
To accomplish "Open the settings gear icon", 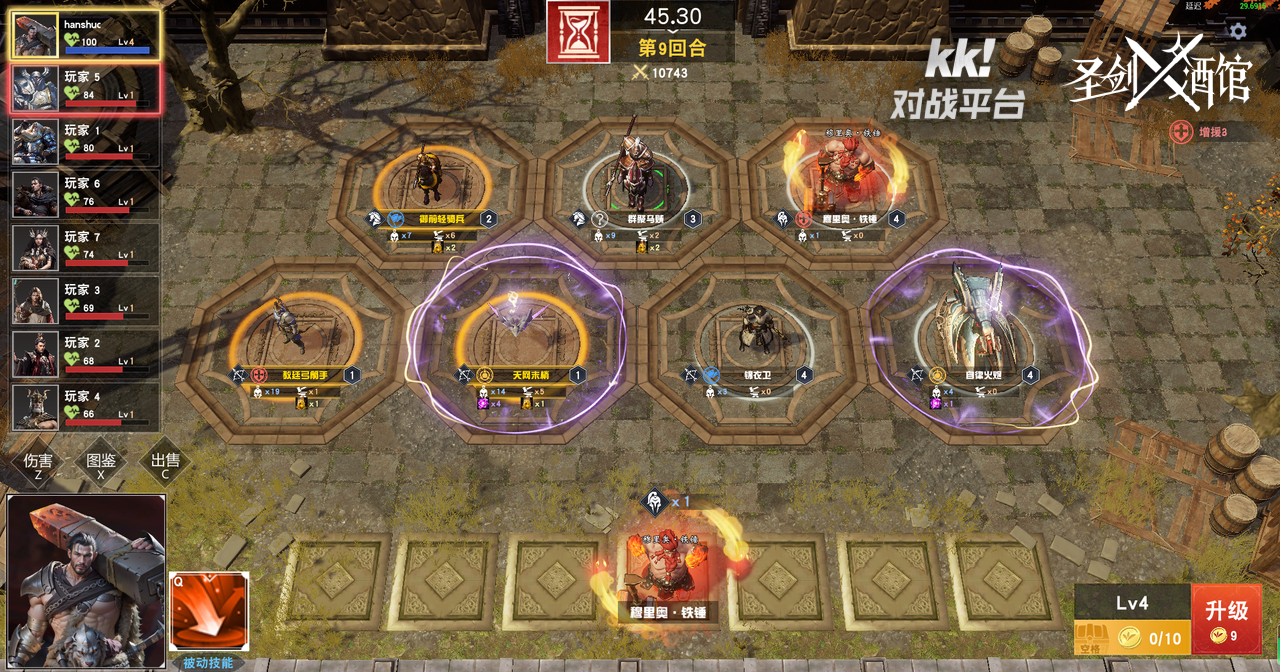I will pos(1238,31).
